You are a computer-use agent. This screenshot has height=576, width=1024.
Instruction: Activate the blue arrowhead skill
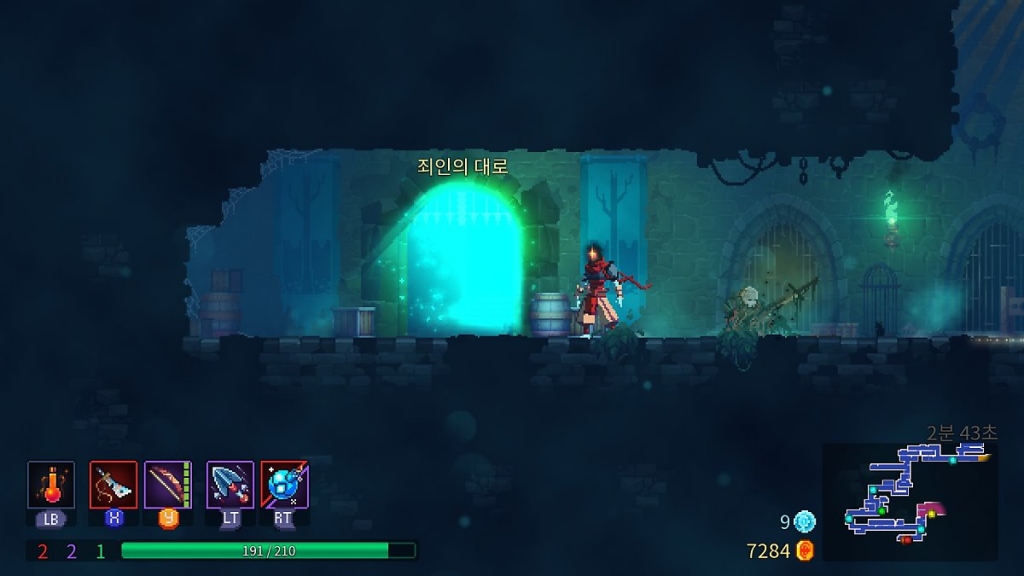230,485
